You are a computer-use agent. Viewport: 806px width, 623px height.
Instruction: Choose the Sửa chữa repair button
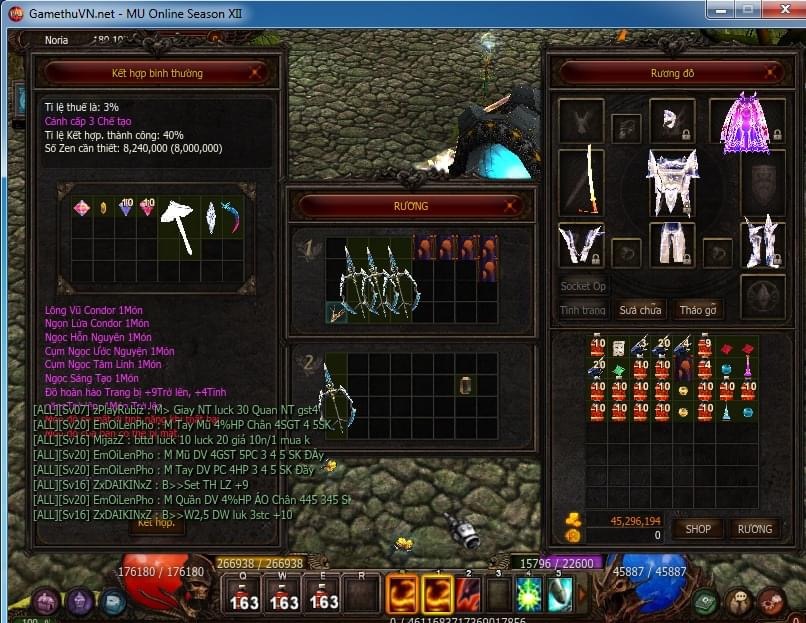[640, 310]
